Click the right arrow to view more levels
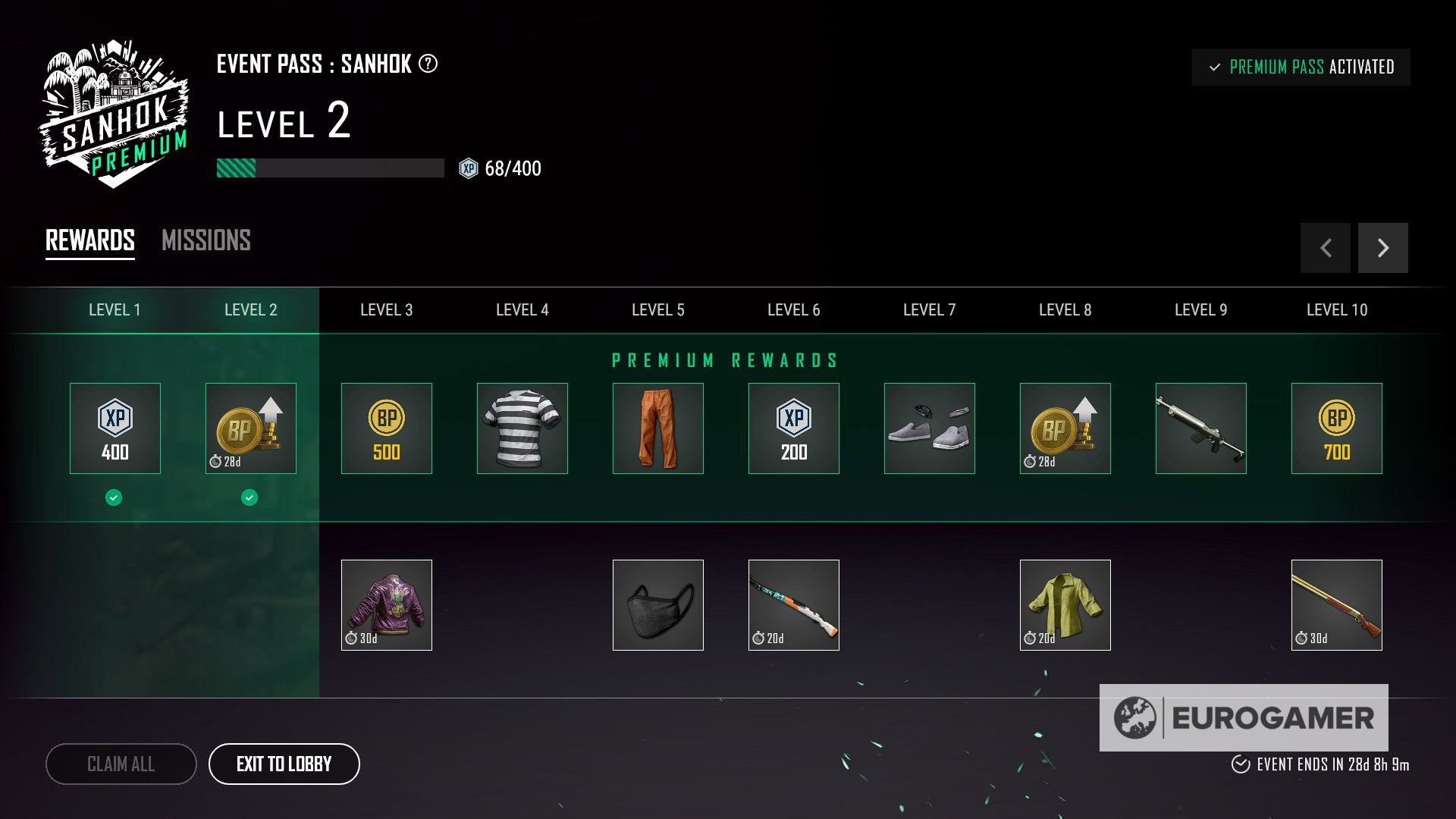This screenshot has height=819, width=1456. pos(1383,248)
